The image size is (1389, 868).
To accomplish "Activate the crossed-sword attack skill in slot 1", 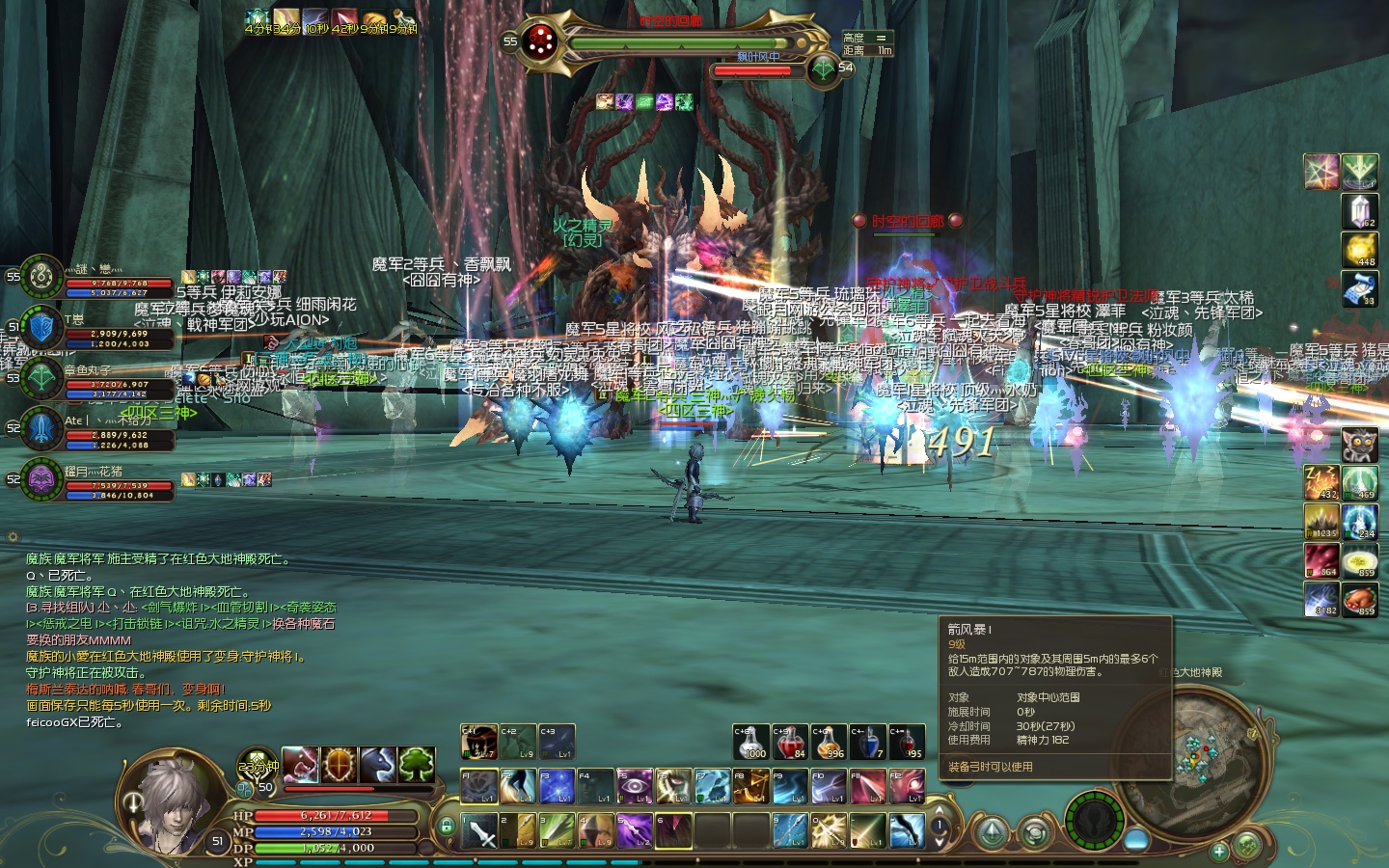I will (x=479, y=830).
